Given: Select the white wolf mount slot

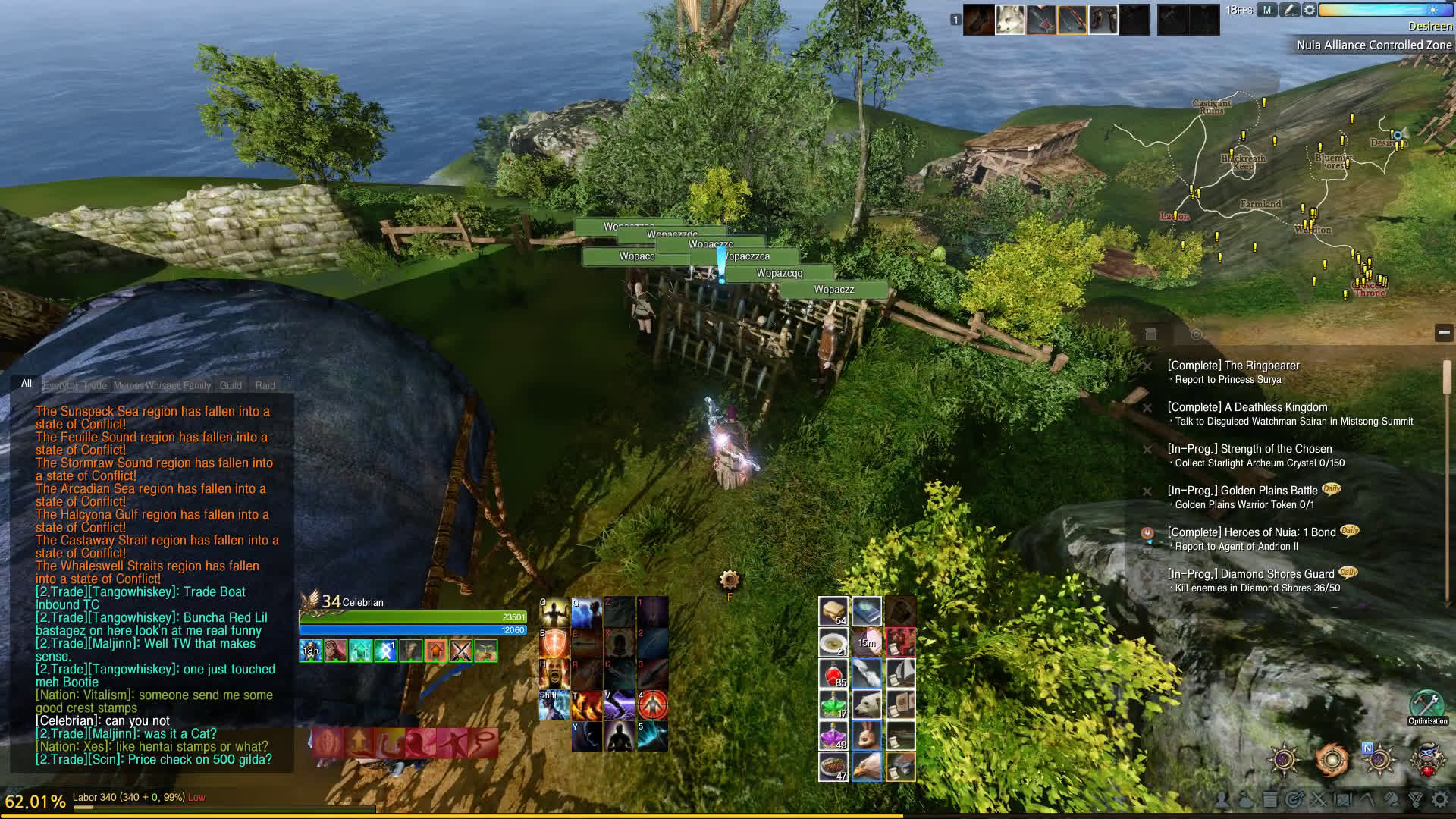Looking at the screenshot, I should point(1010,20).
